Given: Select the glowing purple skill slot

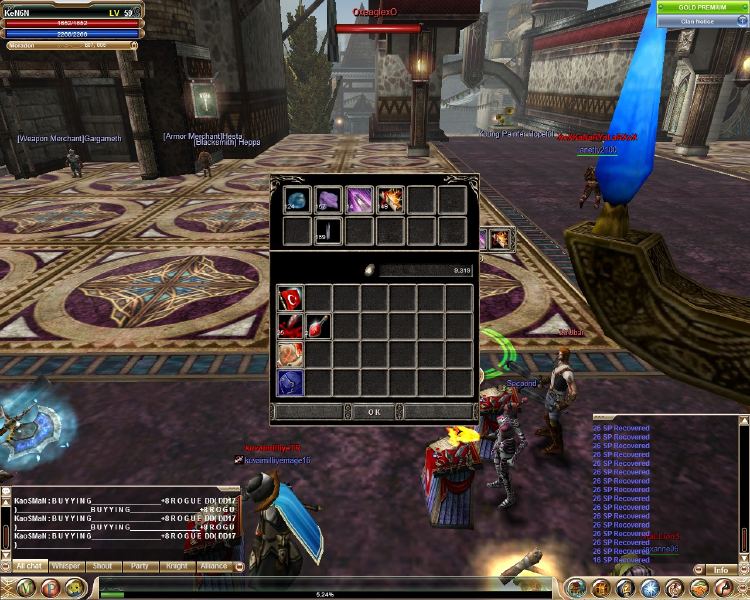Looking at the screenshot, I should click(x=359, y=200).
